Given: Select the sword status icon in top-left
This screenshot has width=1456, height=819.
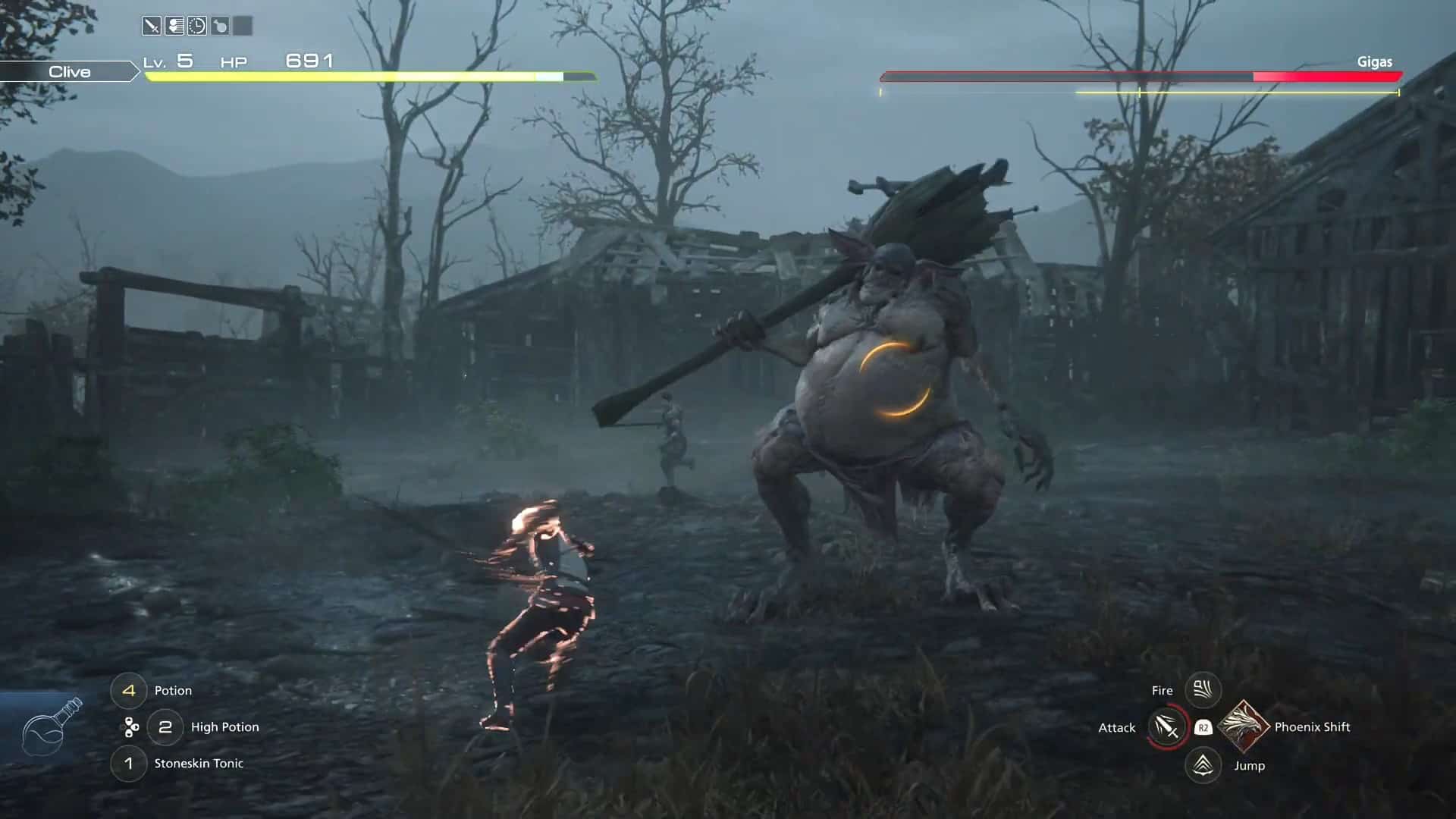Looking at the screenshot, I should pos(152,24).
